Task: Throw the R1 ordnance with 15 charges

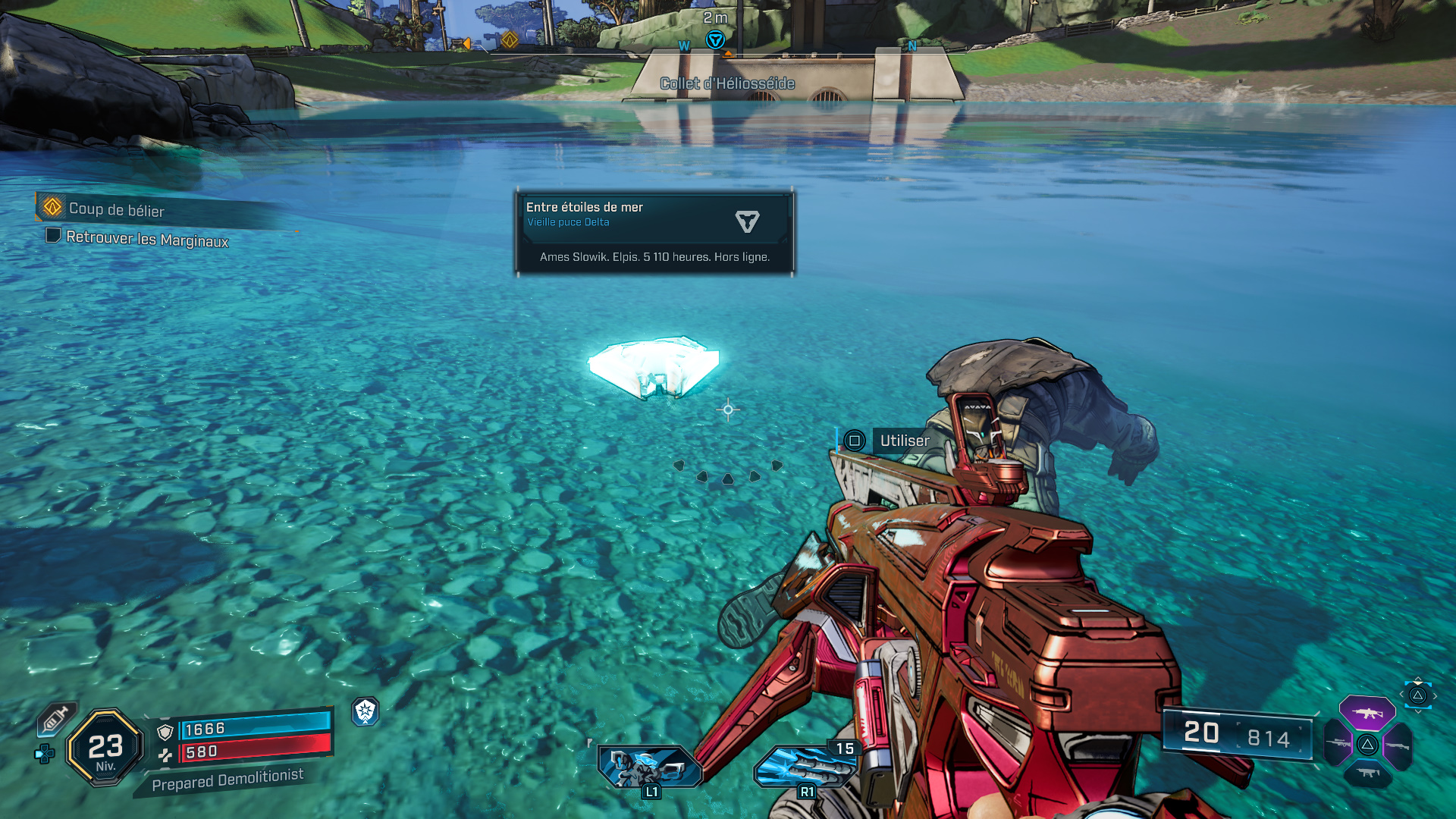Action: (x=804, y=766)
